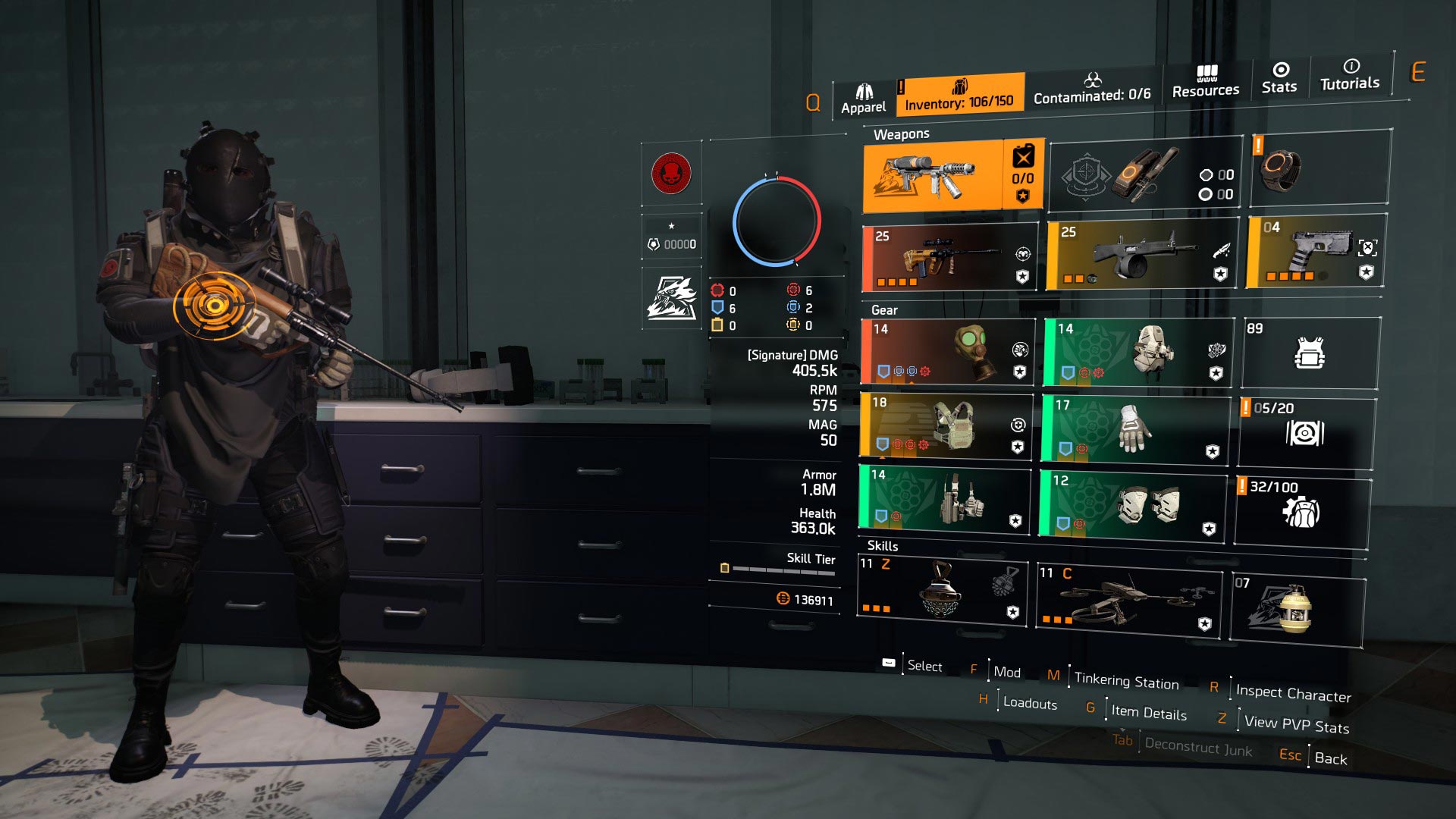Expand the Weapons section header
The image size is (1456, 819).
pos(903,134)
